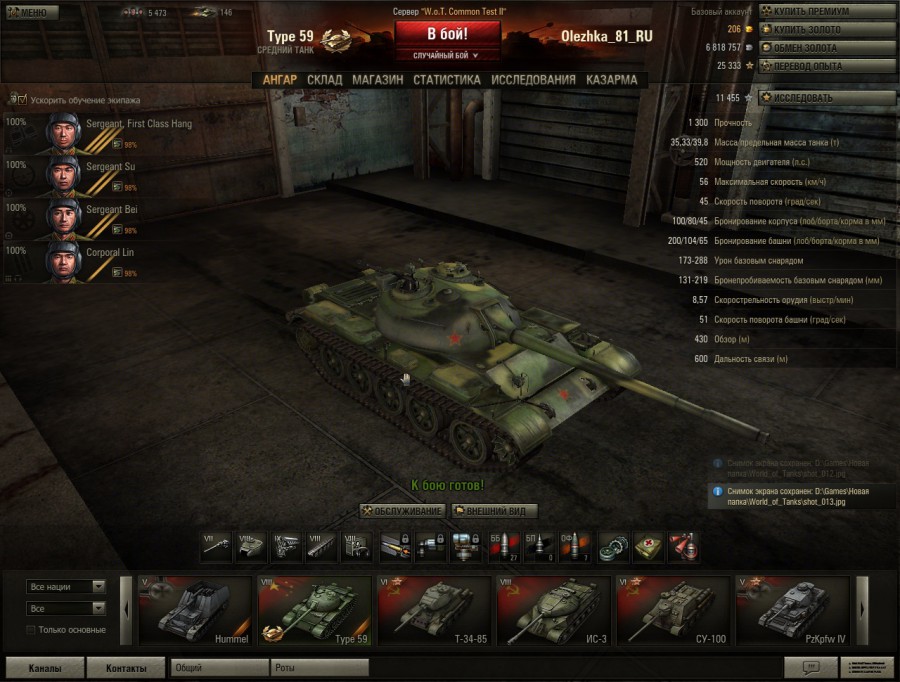Open the Обслуживание service button

(x=402, y=511)
